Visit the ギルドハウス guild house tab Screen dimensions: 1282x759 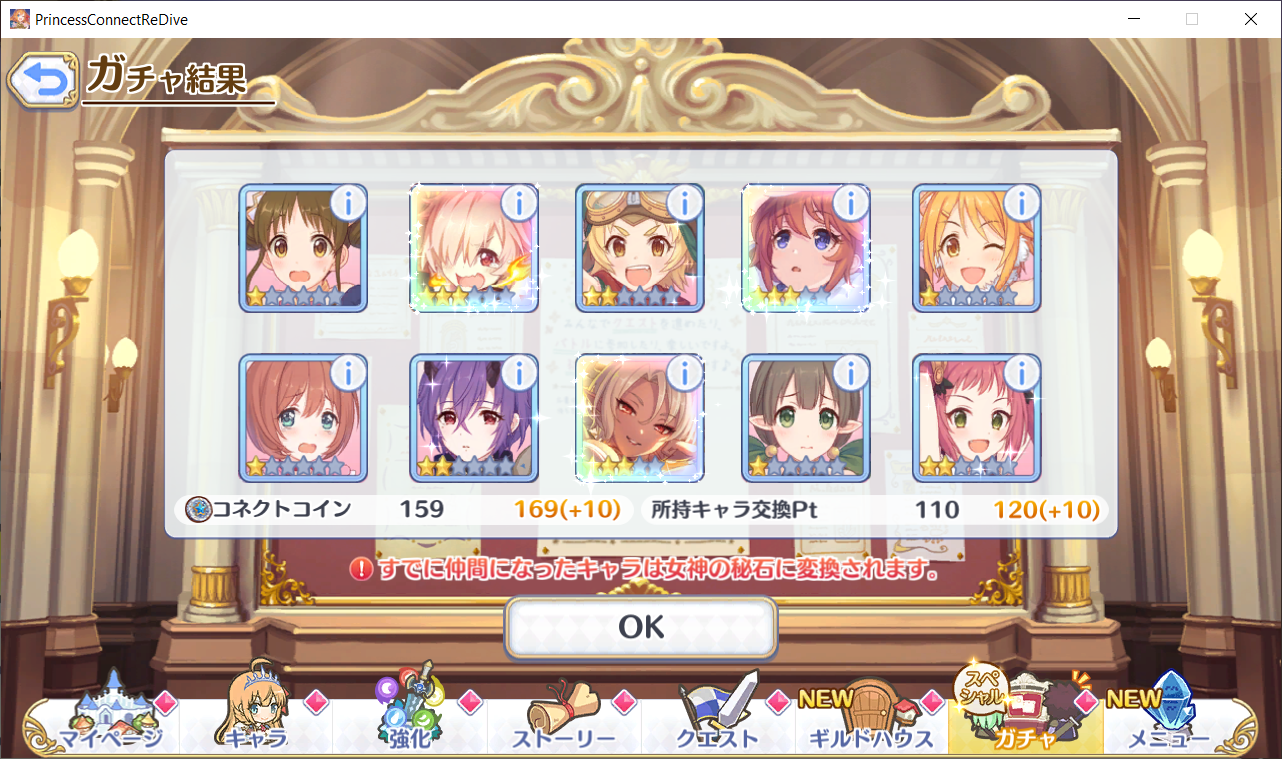[x=871, y=725]
